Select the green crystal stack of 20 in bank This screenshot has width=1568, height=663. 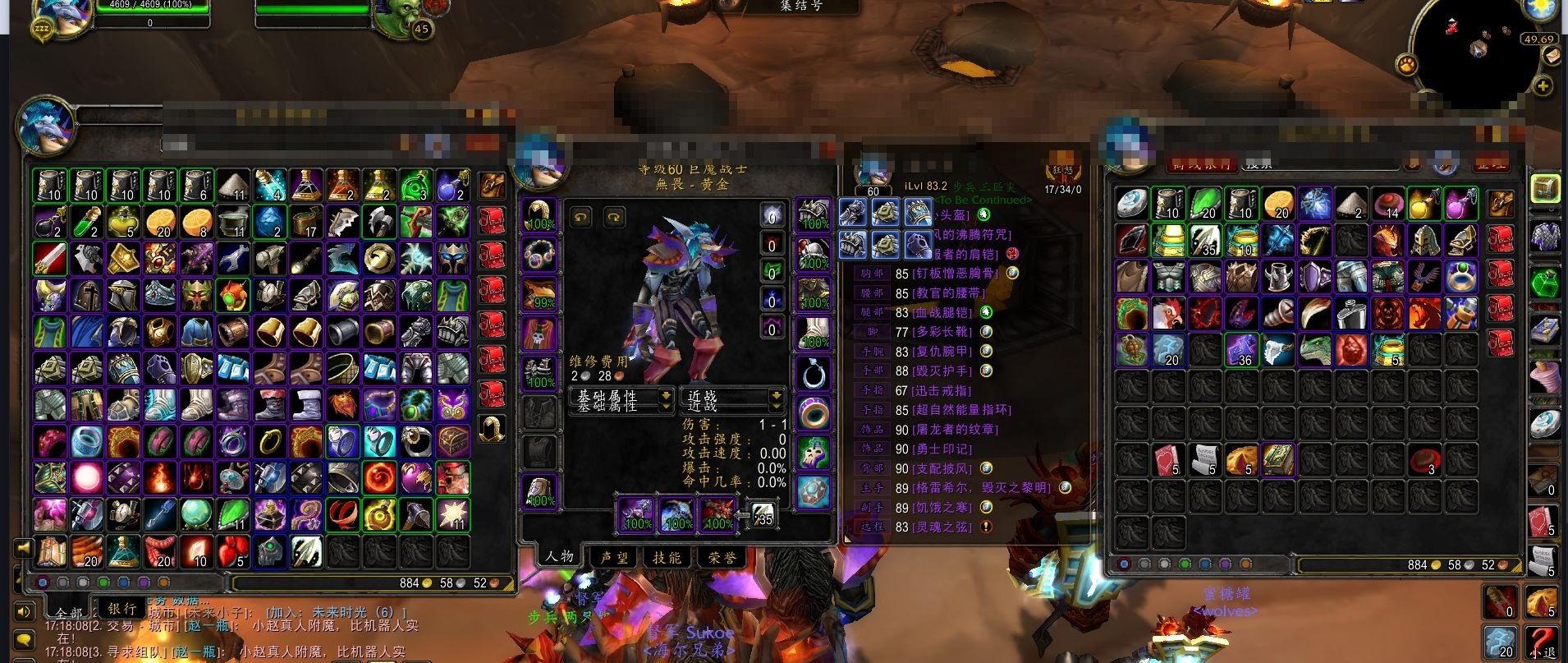point(1204,203)
